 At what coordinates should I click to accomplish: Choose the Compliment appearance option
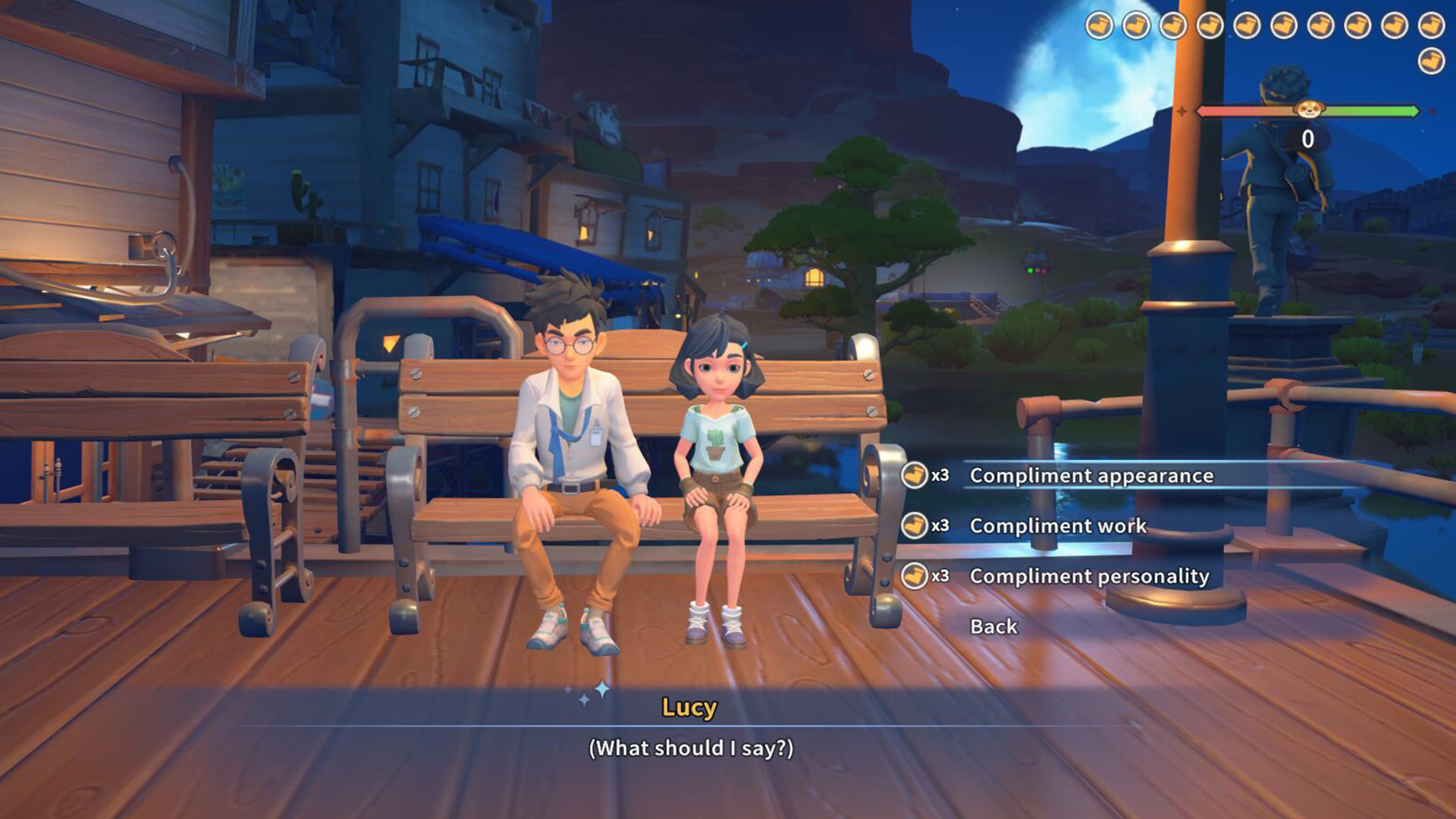(x=1091, y=475)
